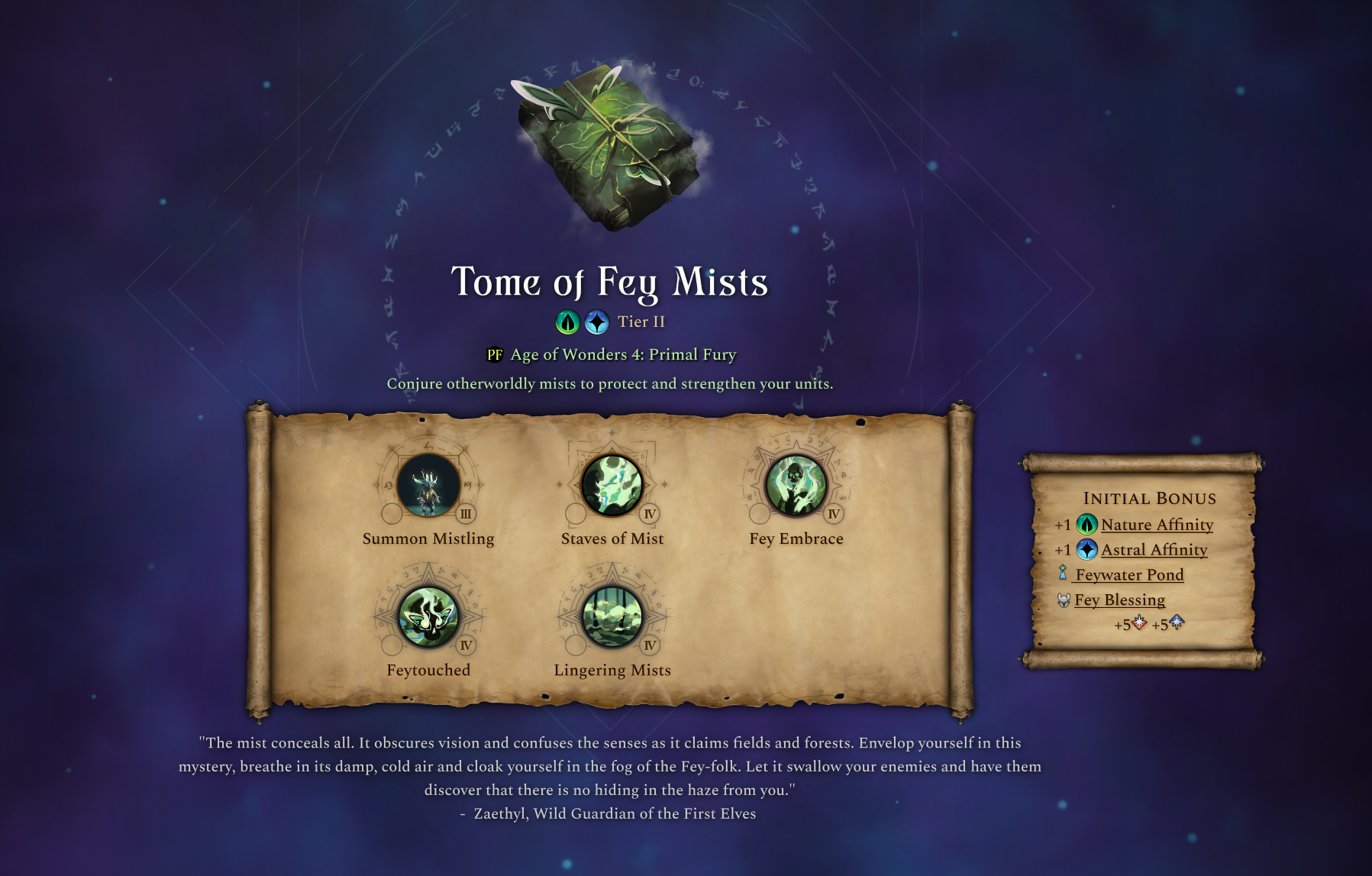Open the Lingering Mists spell
Viewport: 1372px width, 876px height.
pyautogui.click(x=612, y=617)
